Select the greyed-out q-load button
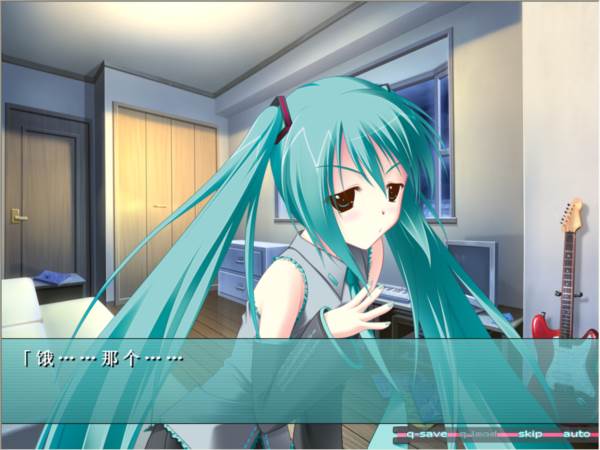Screen dimensions: 600x450 pos(478,435)
